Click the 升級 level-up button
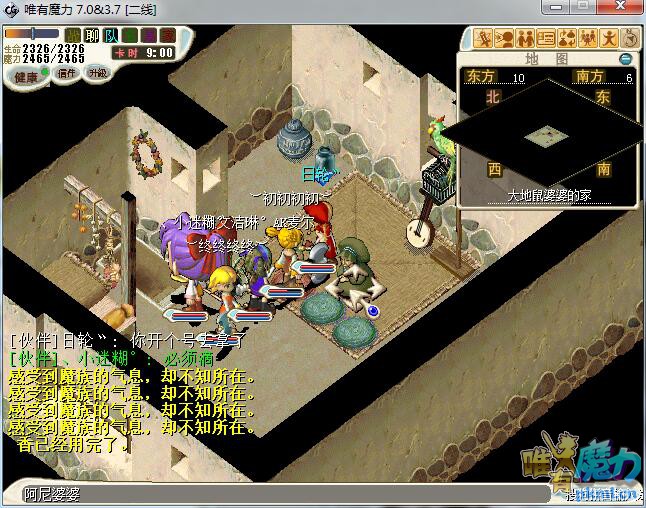Viewport: 646px width, 508px height. [x=97, y=73]
